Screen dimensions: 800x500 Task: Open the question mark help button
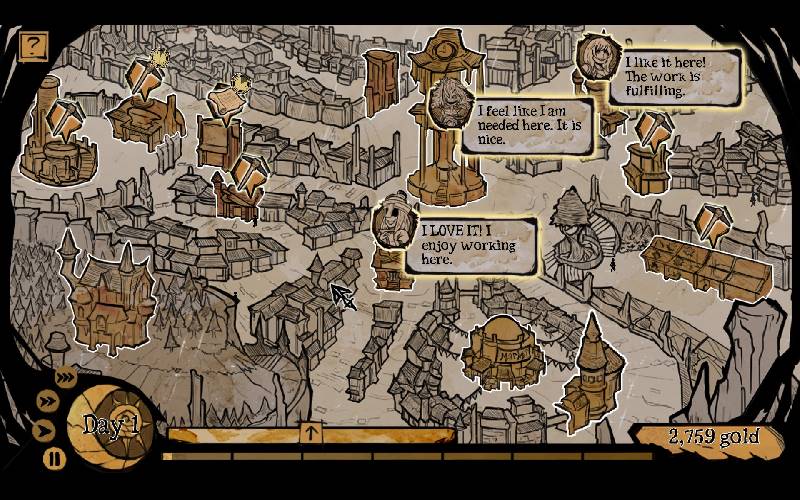click(34, 45)
